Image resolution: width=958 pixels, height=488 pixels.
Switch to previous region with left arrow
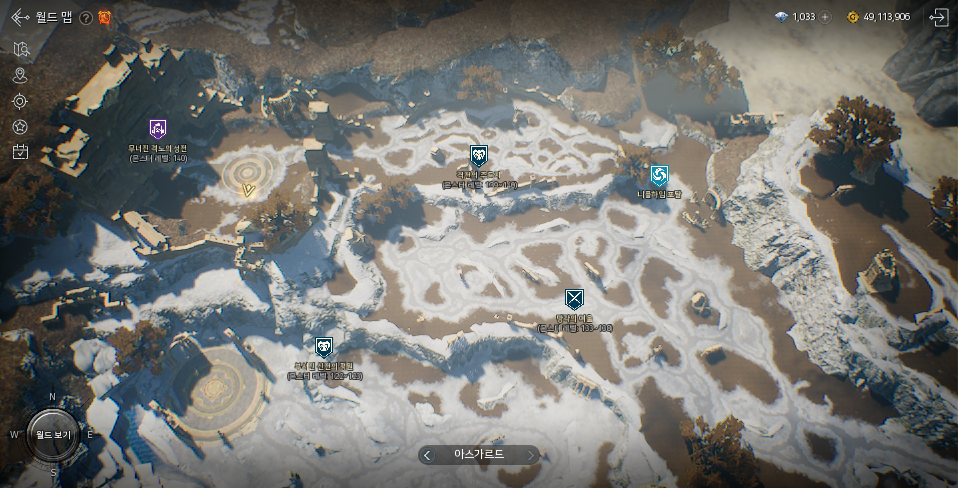point(428,455)
